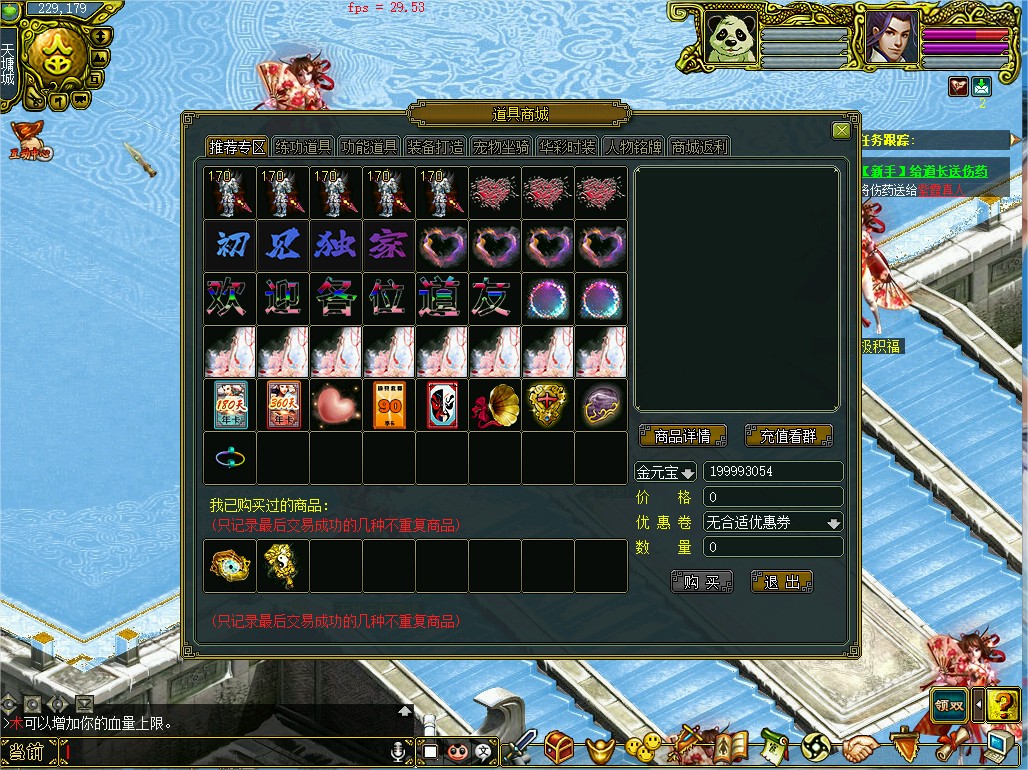Click the 充值看群 button

(x=789, y=436)
